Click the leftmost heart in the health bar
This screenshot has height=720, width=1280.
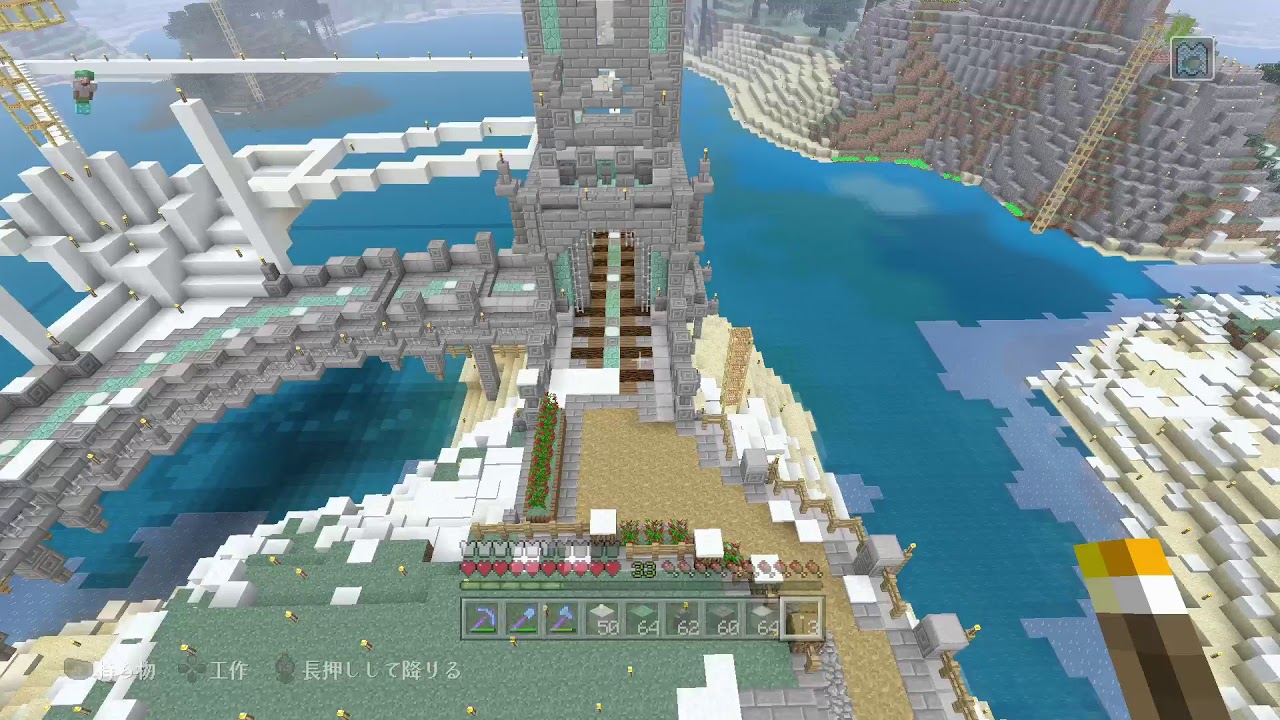468,569
